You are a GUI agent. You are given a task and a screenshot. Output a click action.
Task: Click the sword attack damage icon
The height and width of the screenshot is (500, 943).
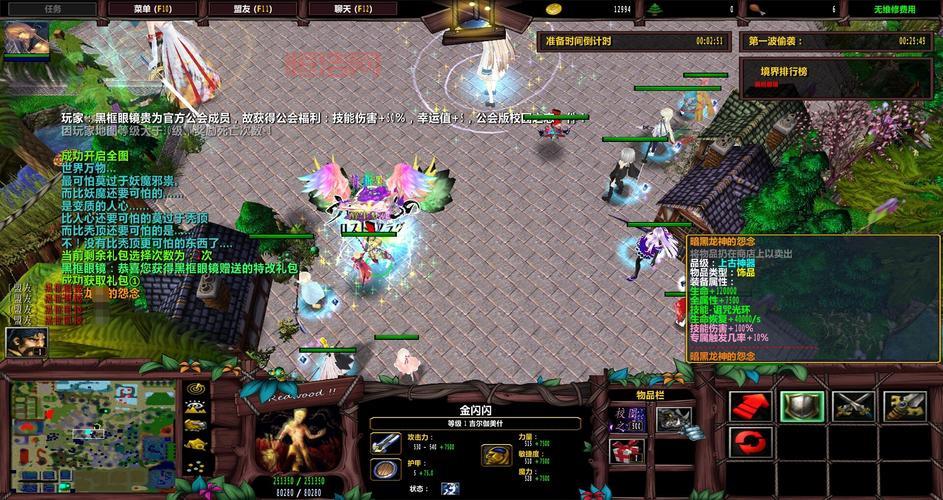pos(384,444)
